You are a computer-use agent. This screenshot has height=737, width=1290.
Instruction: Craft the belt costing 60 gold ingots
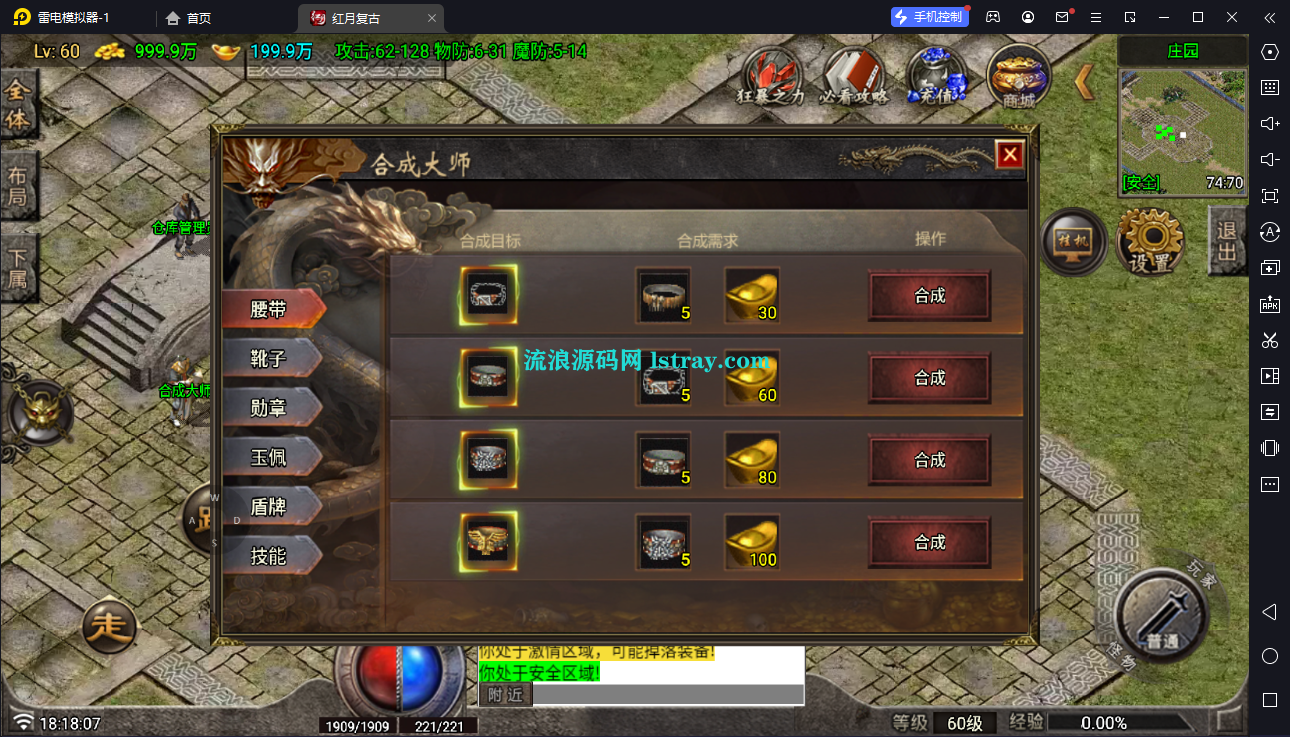coord(929,378)
